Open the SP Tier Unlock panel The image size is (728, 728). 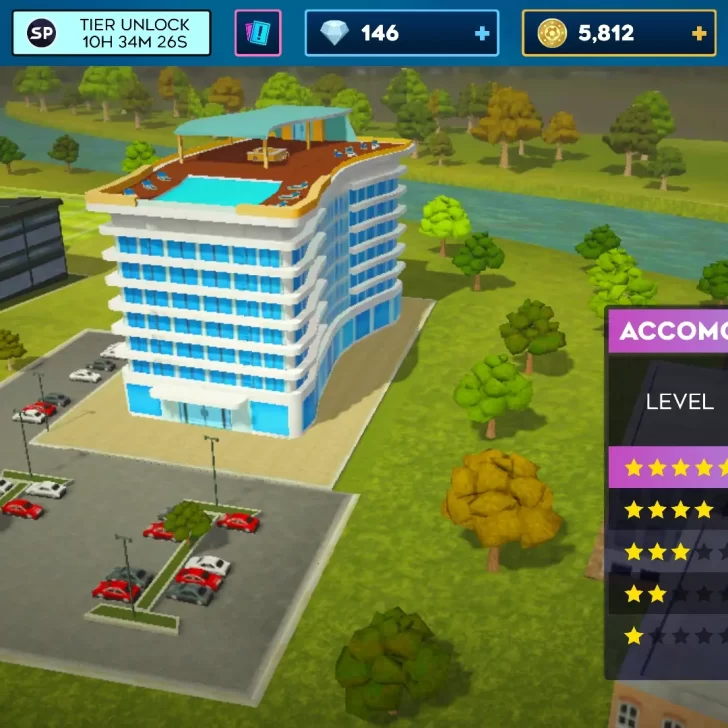[112, 33]
